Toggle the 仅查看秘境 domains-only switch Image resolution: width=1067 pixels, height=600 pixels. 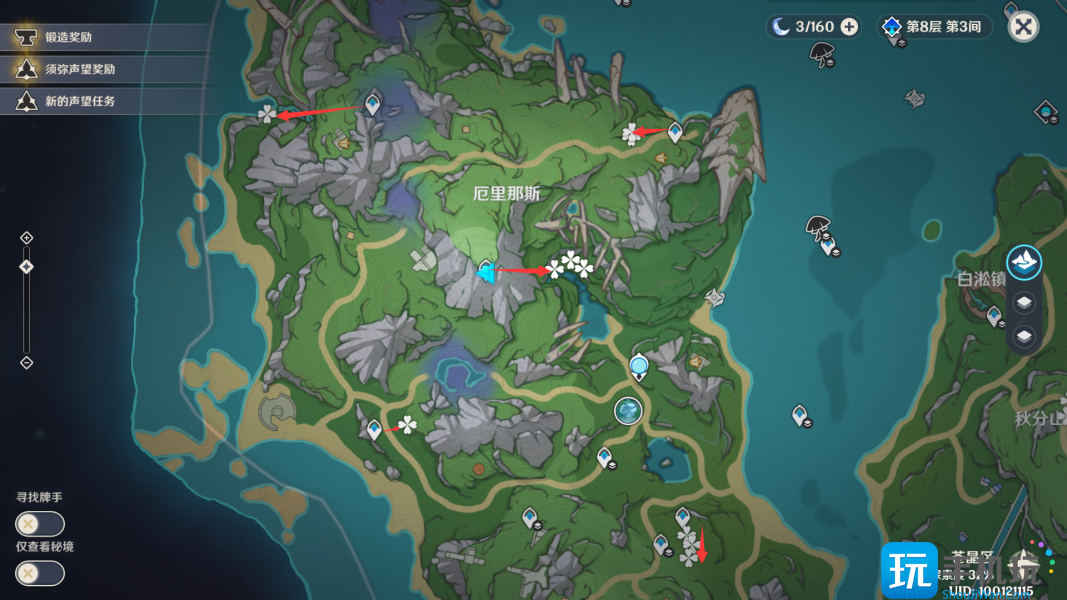coord(40,573)
